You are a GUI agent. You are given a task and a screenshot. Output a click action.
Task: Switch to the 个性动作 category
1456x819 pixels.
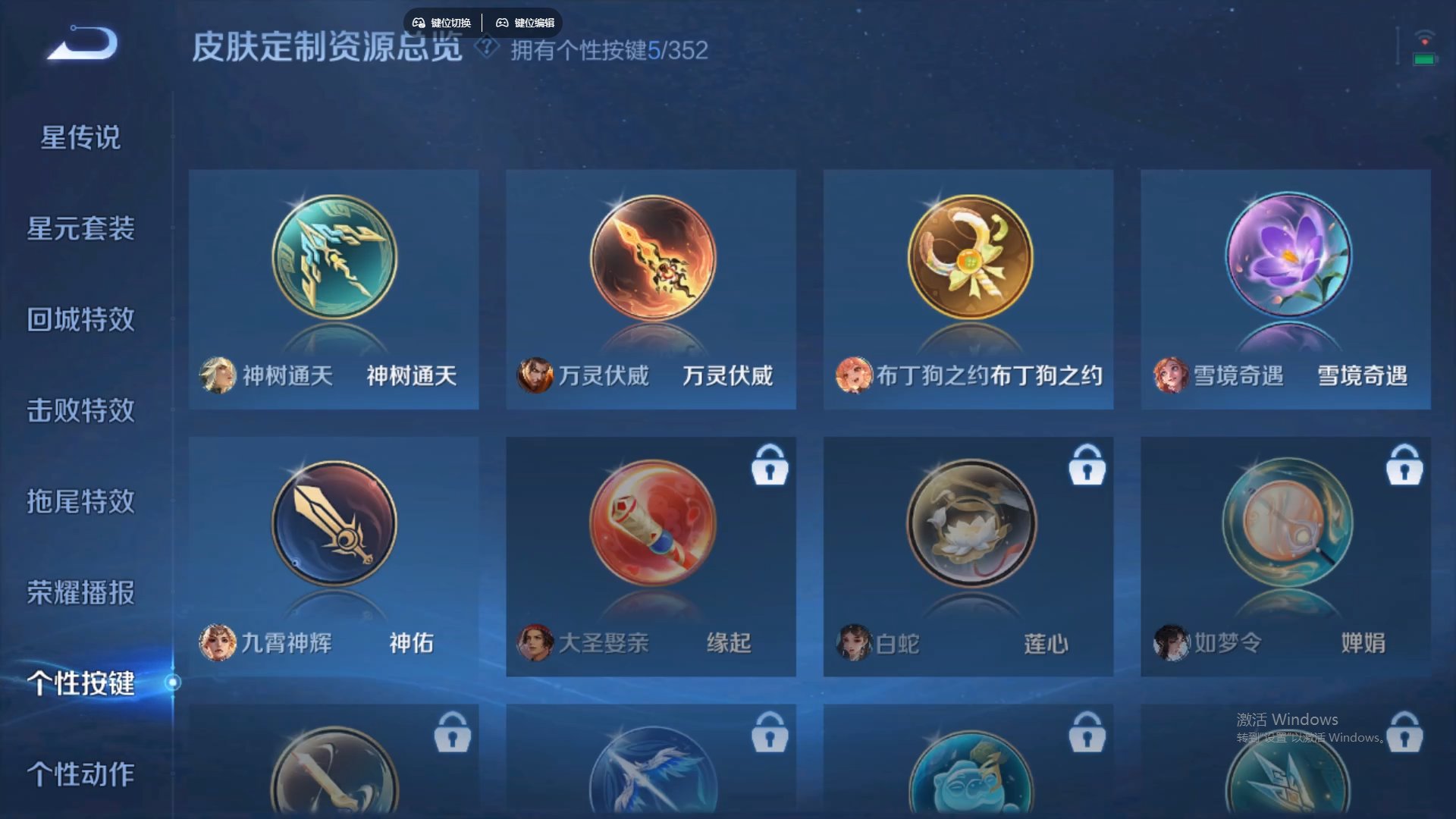point(83,775)
